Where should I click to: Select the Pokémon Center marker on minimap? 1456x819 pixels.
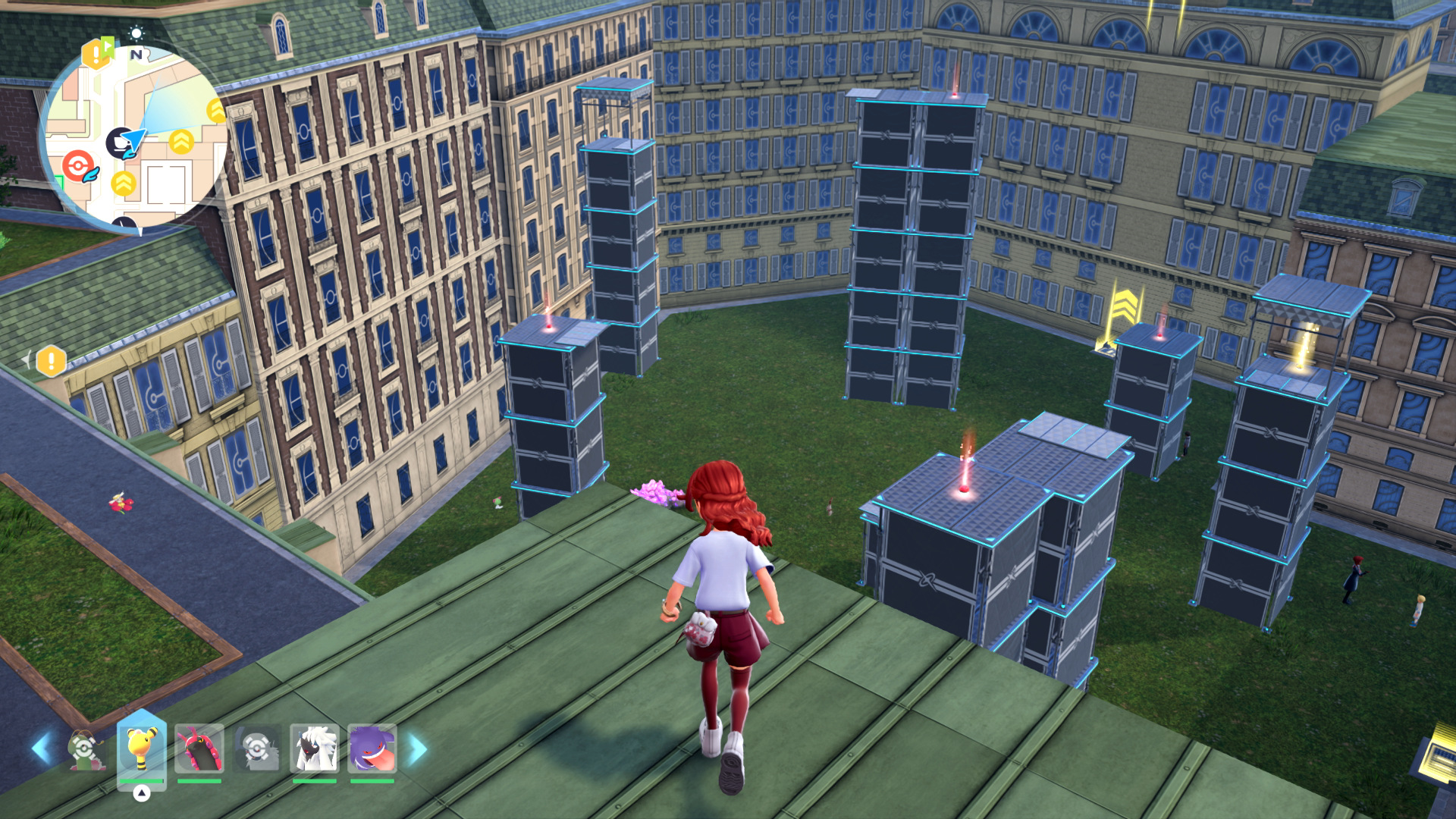(x=78, y=165)
